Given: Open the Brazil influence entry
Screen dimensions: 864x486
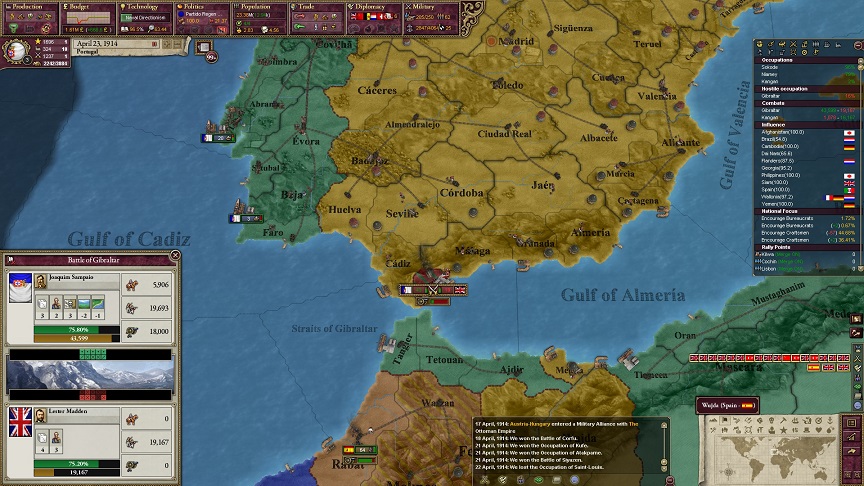Looking at the screenshot, I should click(x=776, y=139).
